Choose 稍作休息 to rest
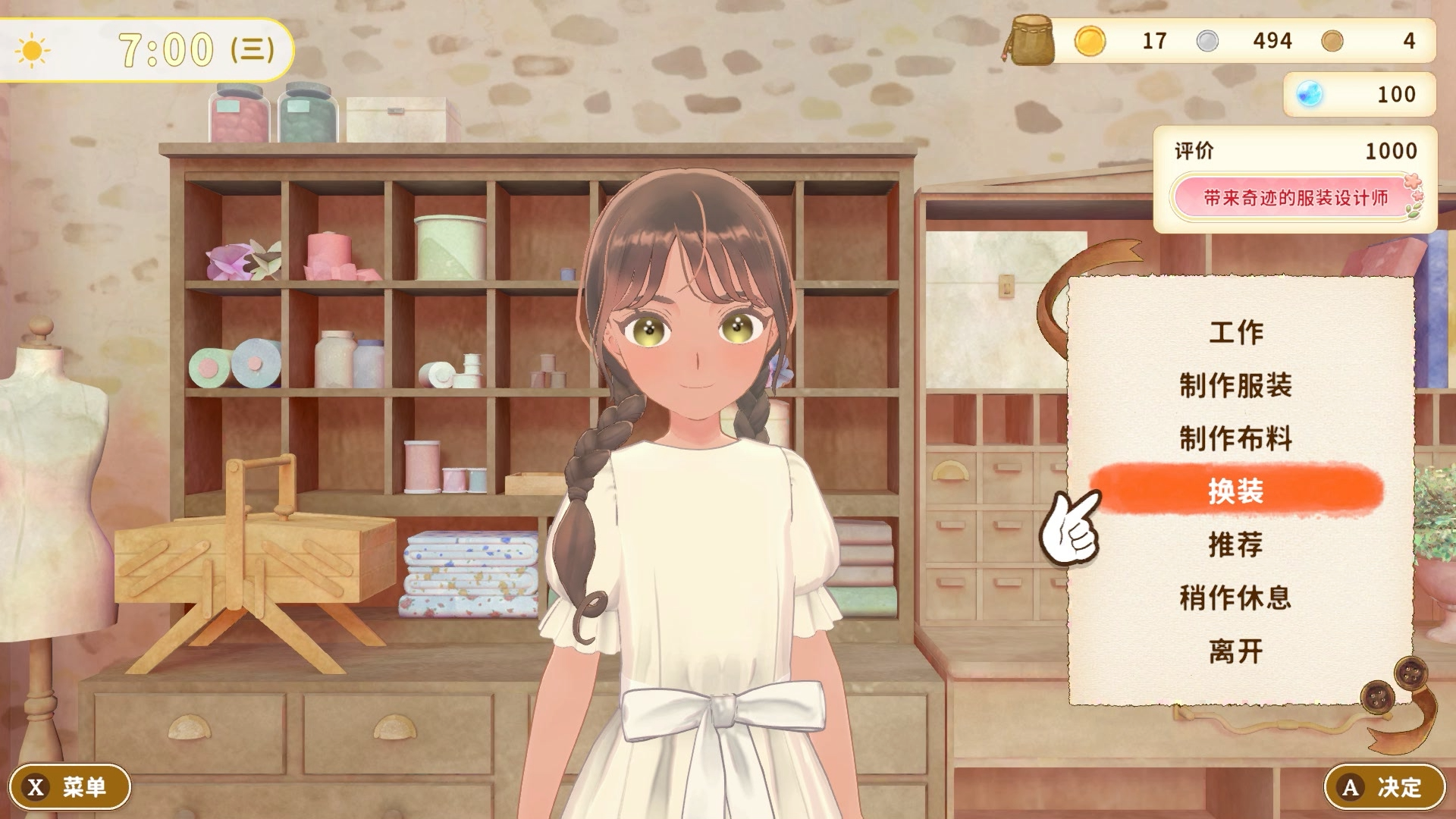Screen dimensions: 1456x819 1236,598
